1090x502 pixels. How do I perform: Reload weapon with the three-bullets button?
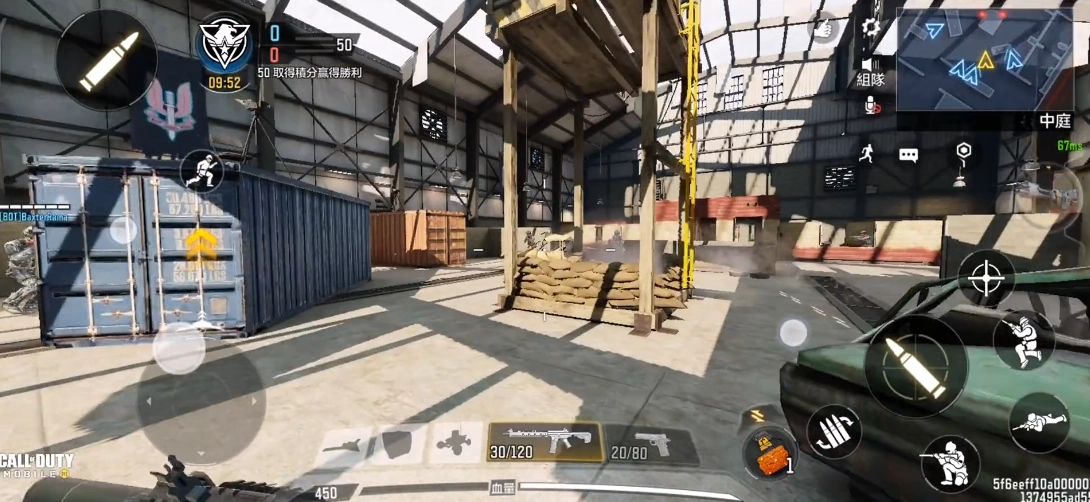(x=835, y=432)
